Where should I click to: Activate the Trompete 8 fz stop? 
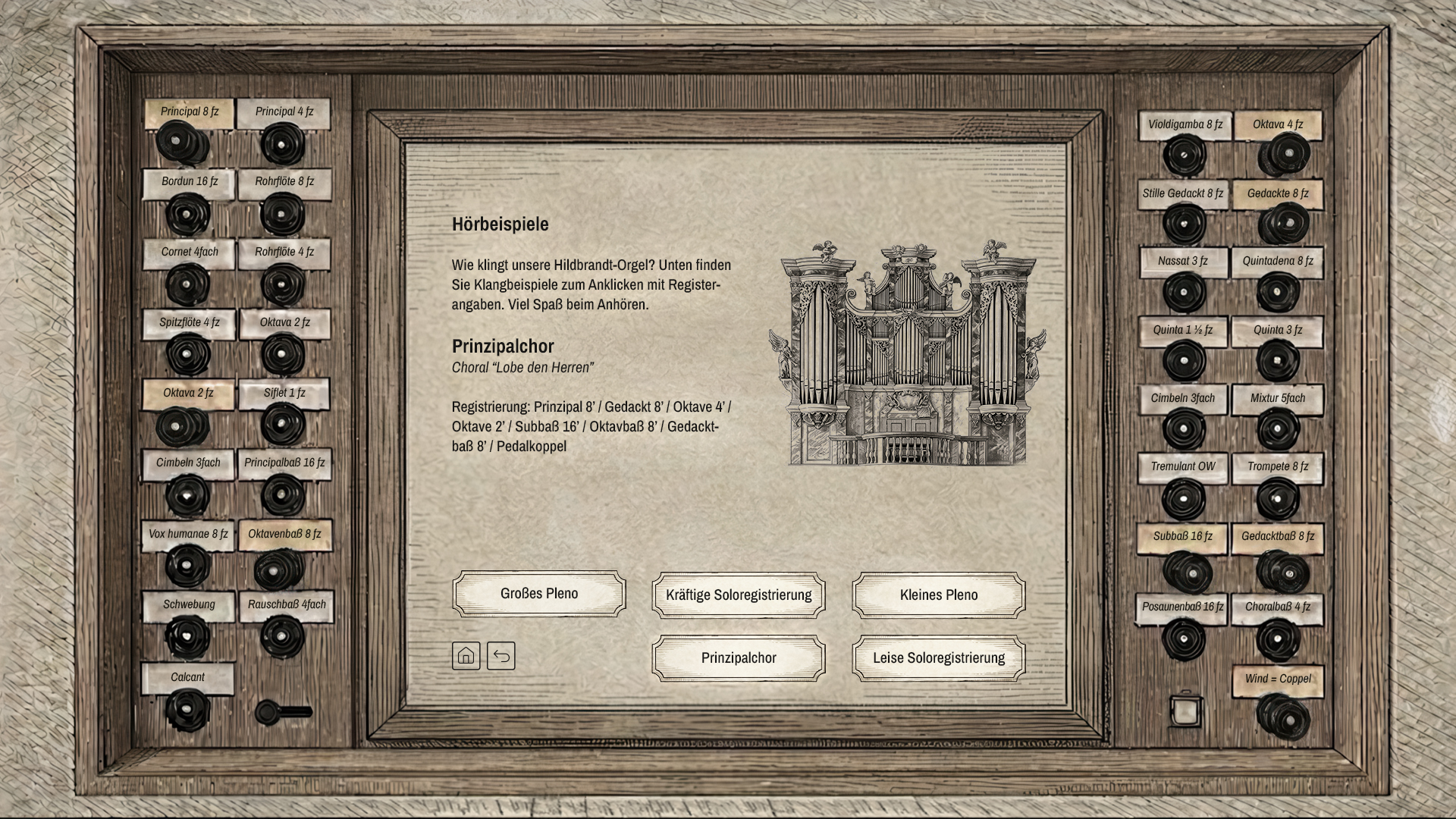click(x=1278, y=499)
